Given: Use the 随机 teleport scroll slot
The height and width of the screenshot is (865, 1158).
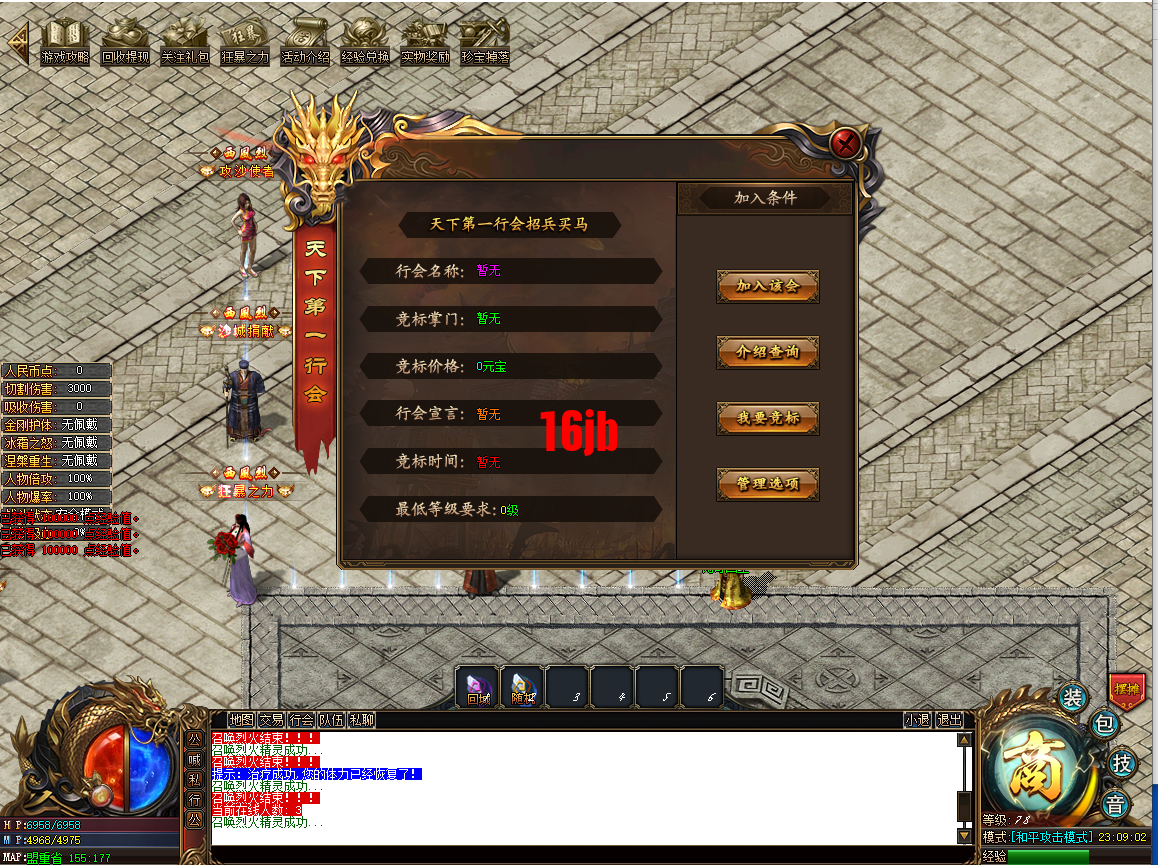Looking at the screenshot, I should [x=522, y=687].
